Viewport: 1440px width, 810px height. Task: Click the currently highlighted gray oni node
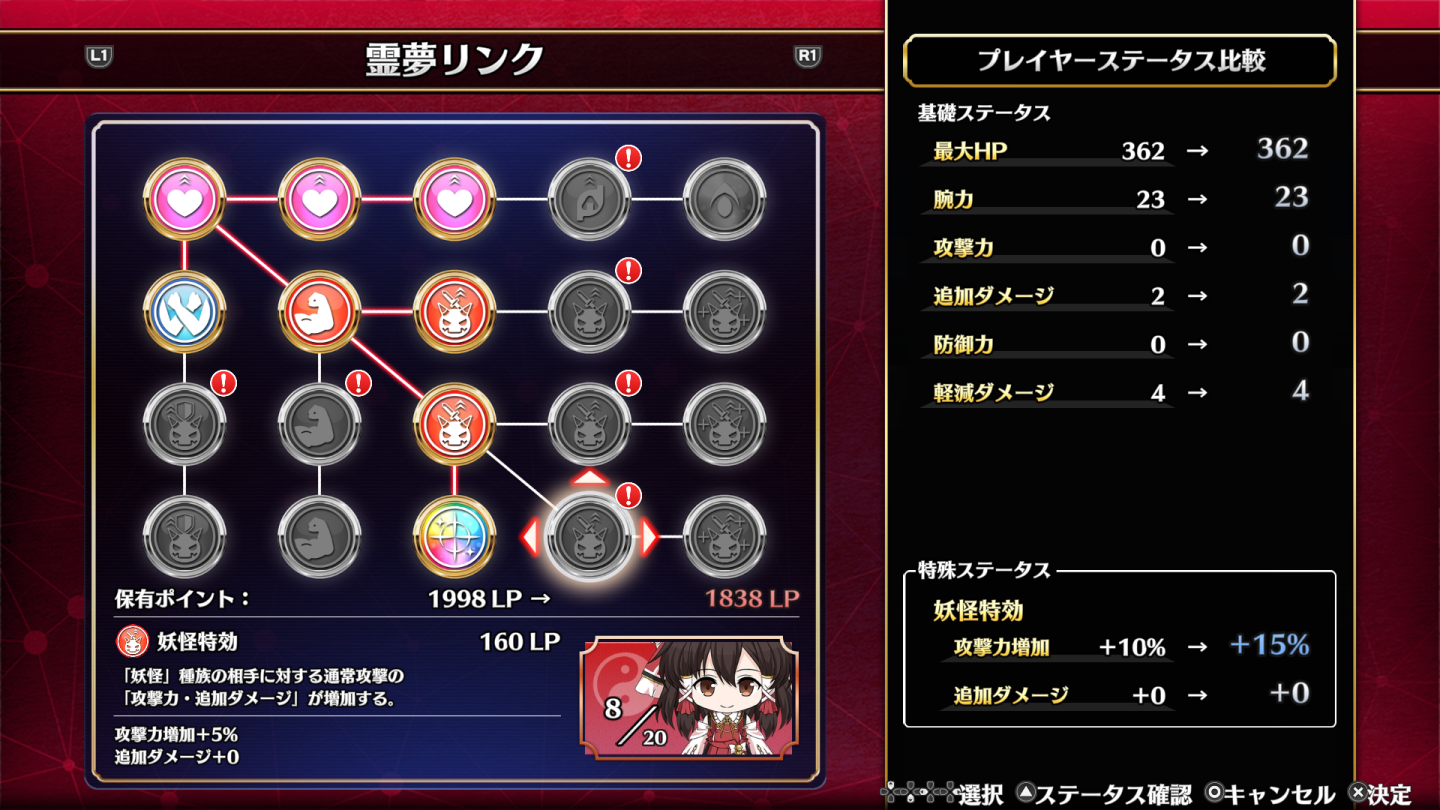(588, 537)
